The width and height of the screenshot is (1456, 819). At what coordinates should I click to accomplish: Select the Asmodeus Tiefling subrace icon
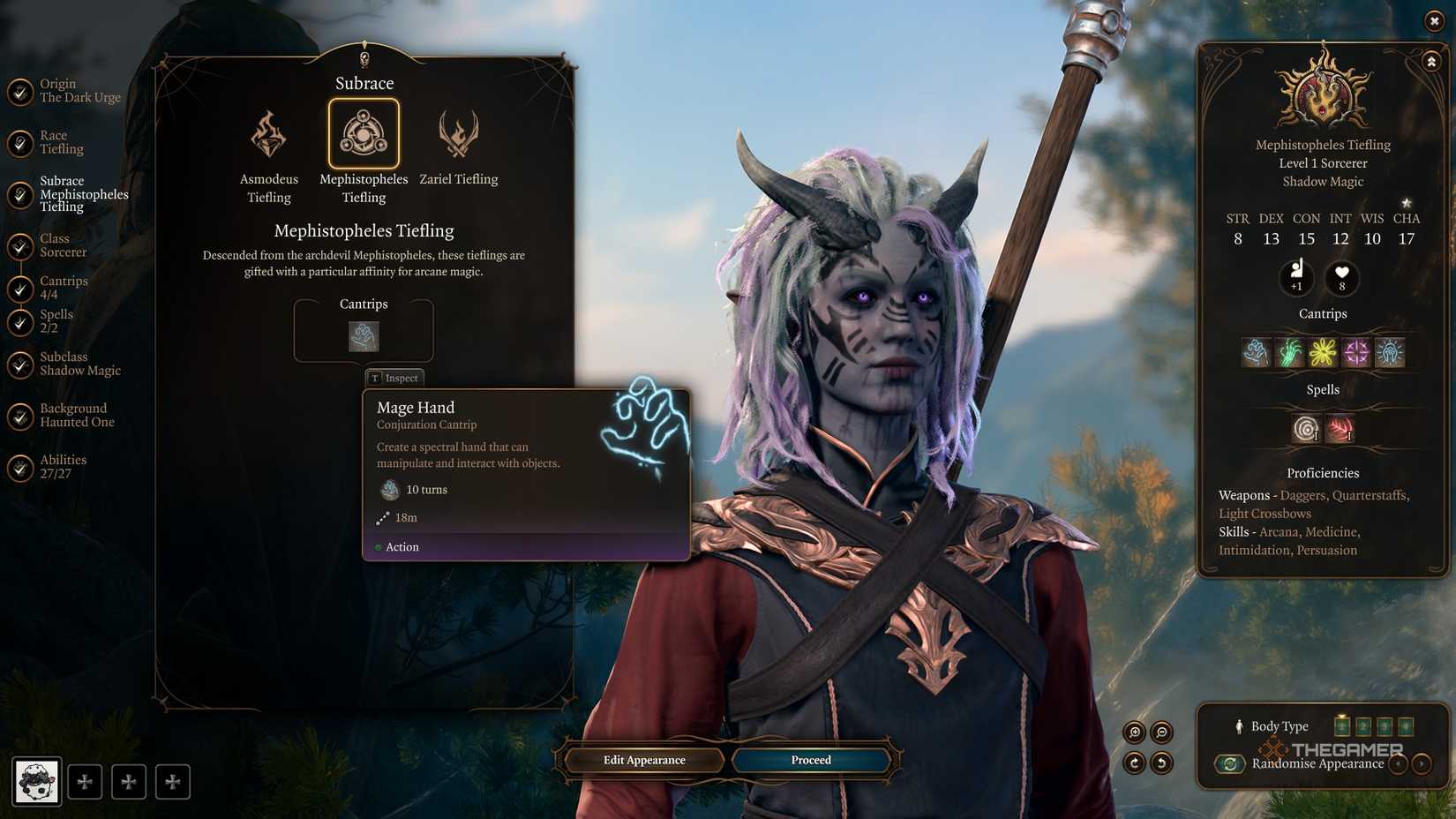(268, 134)
